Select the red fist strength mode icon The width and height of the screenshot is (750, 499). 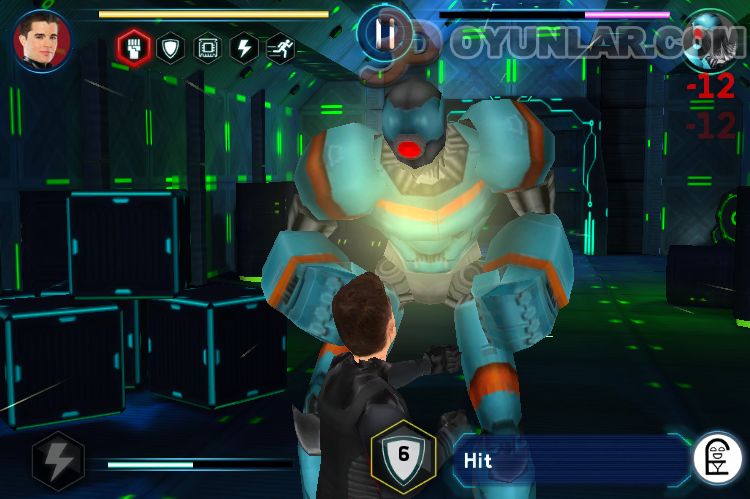(x=132, y=47)
